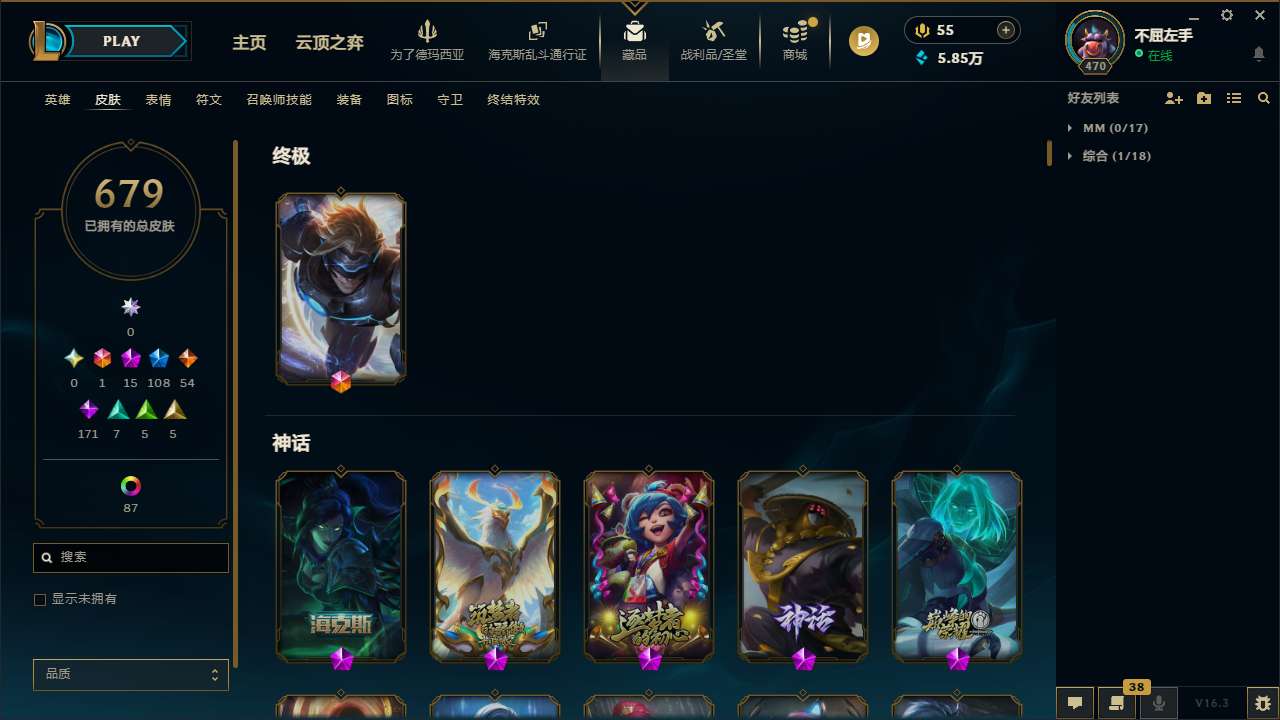Enable the 显示未拥有 checkbox
This screenshot has height=720, width=1280.
[40, 599]
